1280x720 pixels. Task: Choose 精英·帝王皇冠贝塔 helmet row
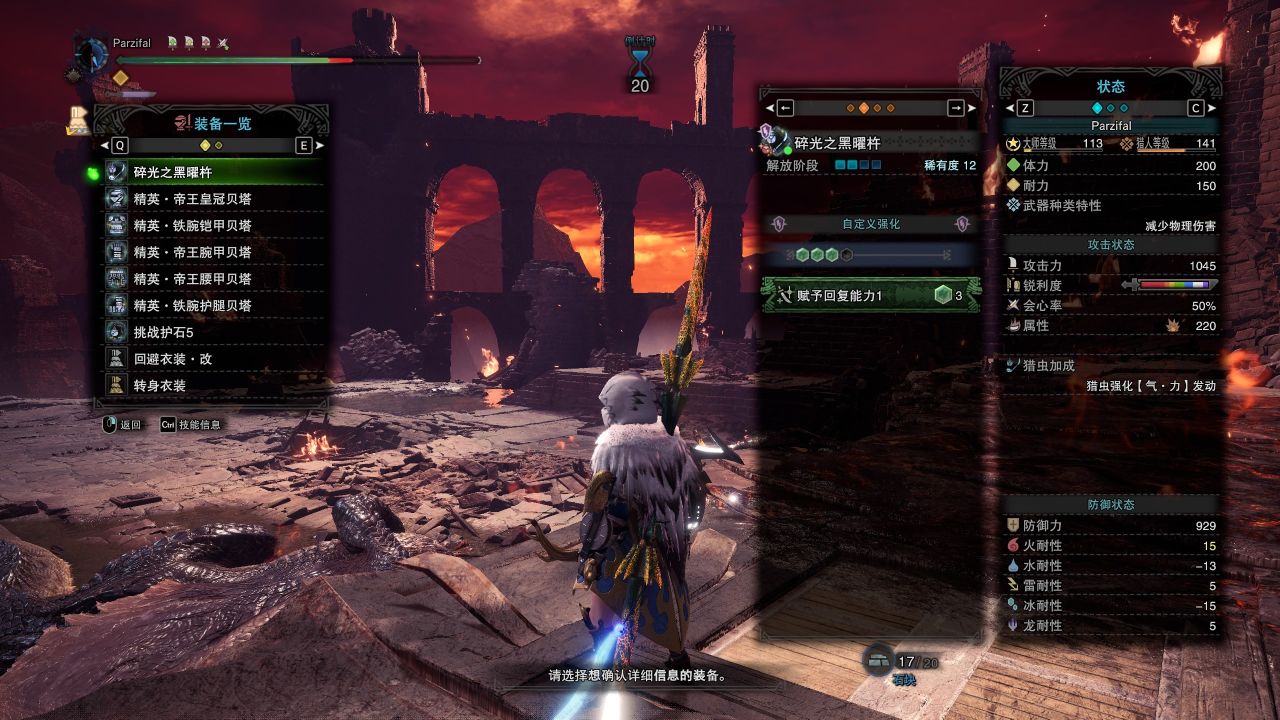pyautogui.click(x=214, y=199)
